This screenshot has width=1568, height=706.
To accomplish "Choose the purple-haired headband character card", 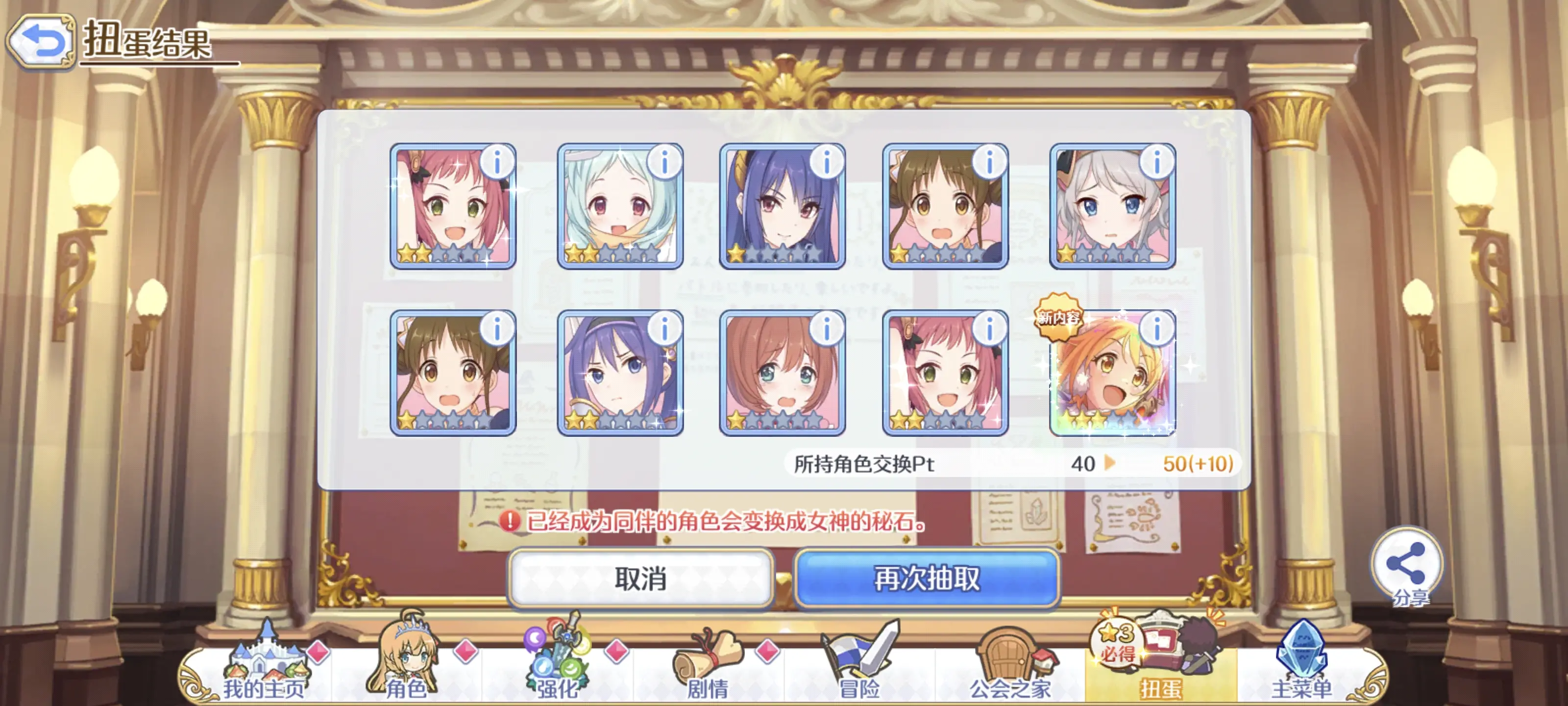I will click(619, 373).
